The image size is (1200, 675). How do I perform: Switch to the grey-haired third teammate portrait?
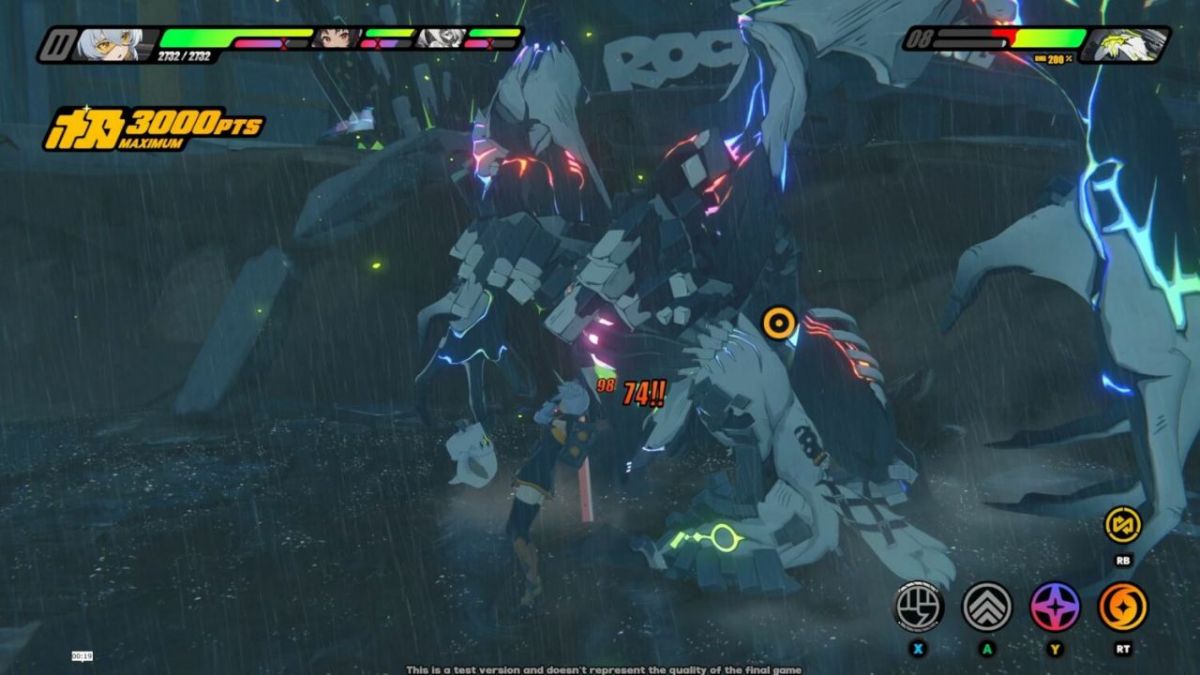(440, 39)
